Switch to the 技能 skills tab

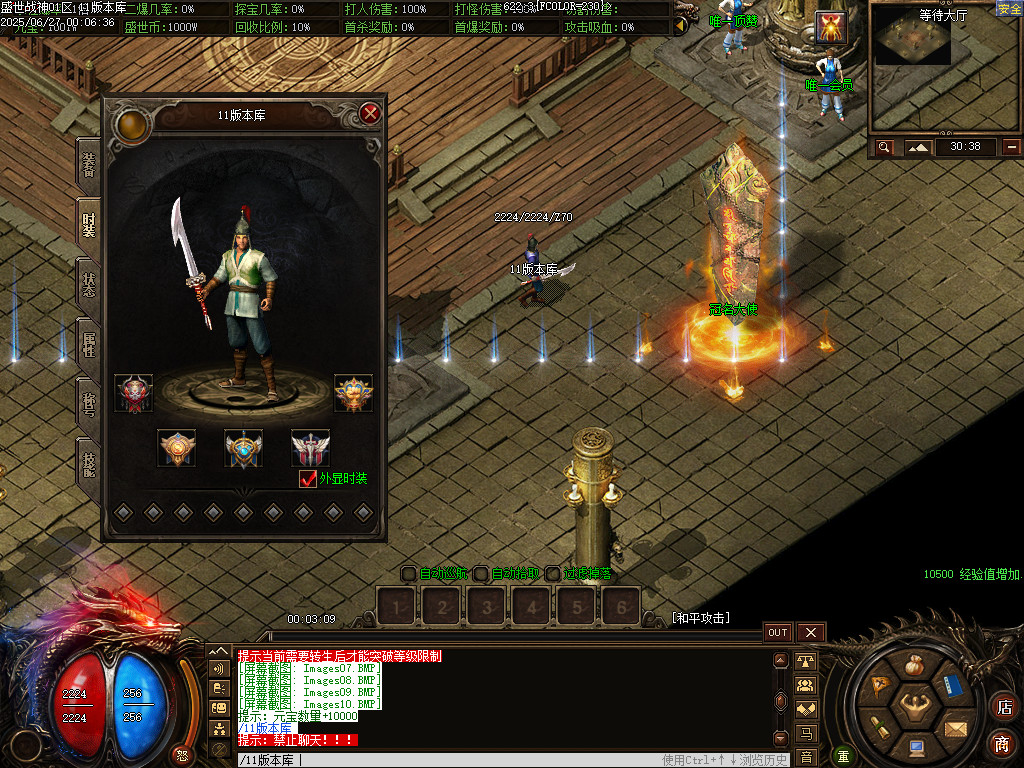(89, 464)
